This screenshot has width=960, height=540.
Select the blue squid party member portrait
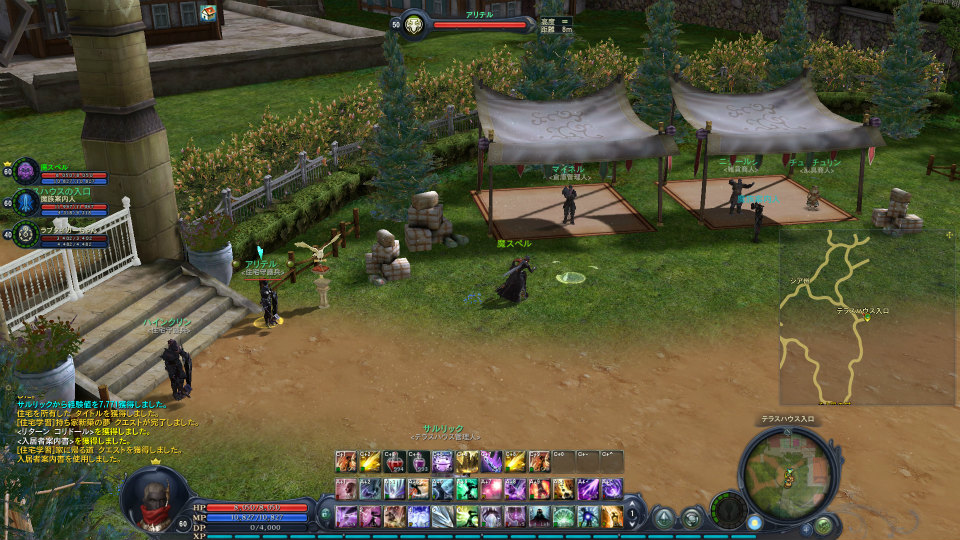pos(26,201)
